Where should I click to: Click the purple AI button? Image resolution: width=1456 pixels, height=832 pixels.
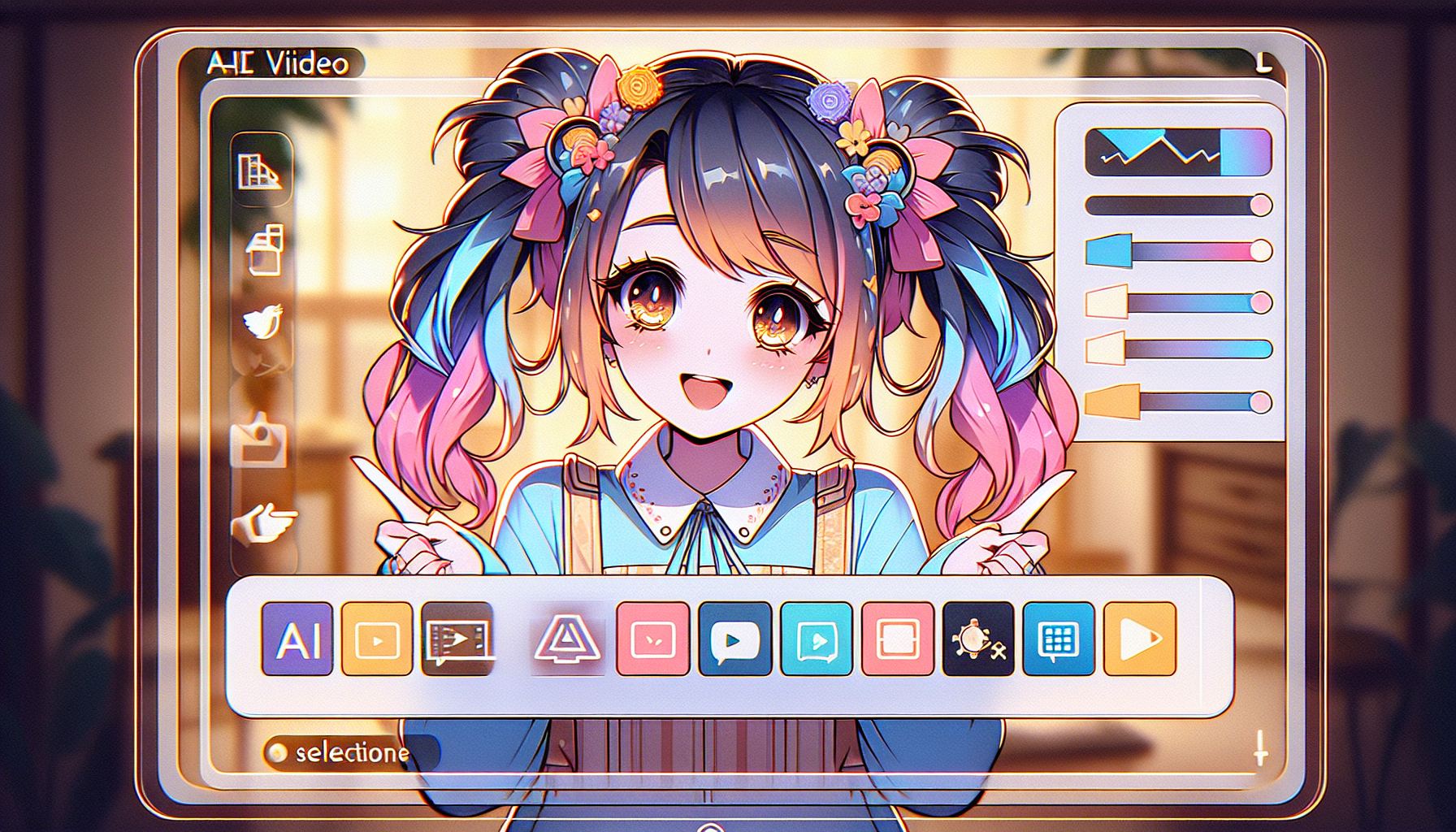(297, 639)
